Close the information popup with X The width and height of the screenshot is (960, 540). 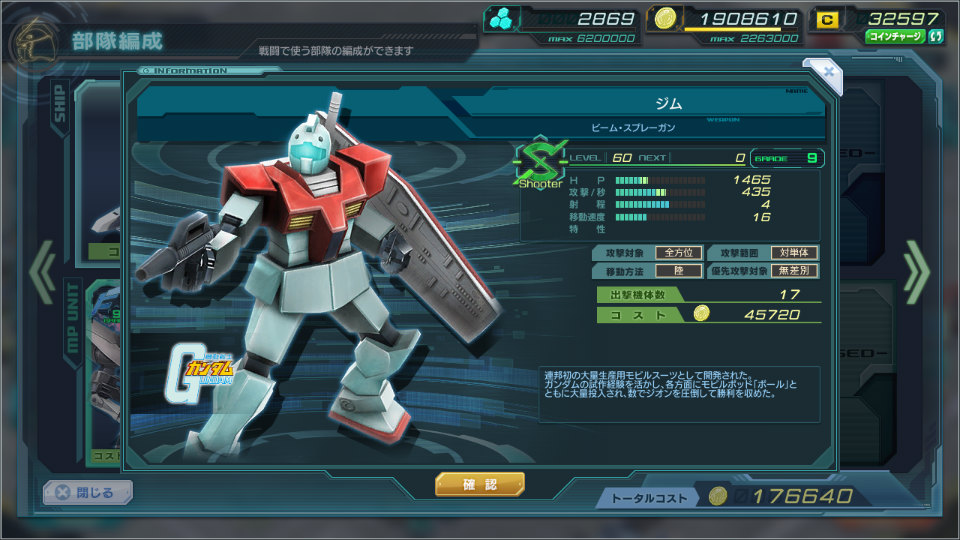(x=827, y=72)
